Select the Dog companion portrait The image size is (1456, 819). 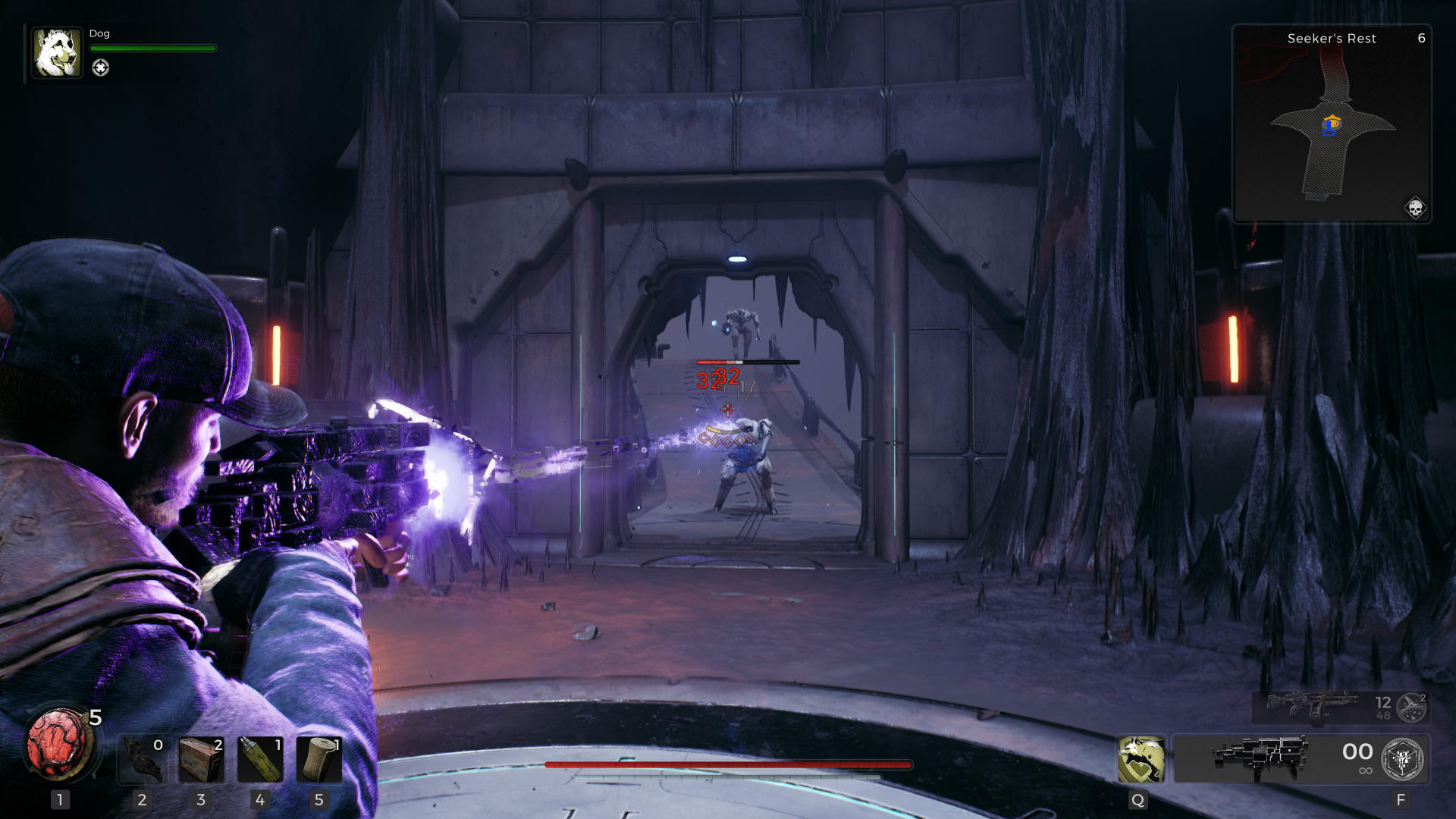(x=57, y=53)
